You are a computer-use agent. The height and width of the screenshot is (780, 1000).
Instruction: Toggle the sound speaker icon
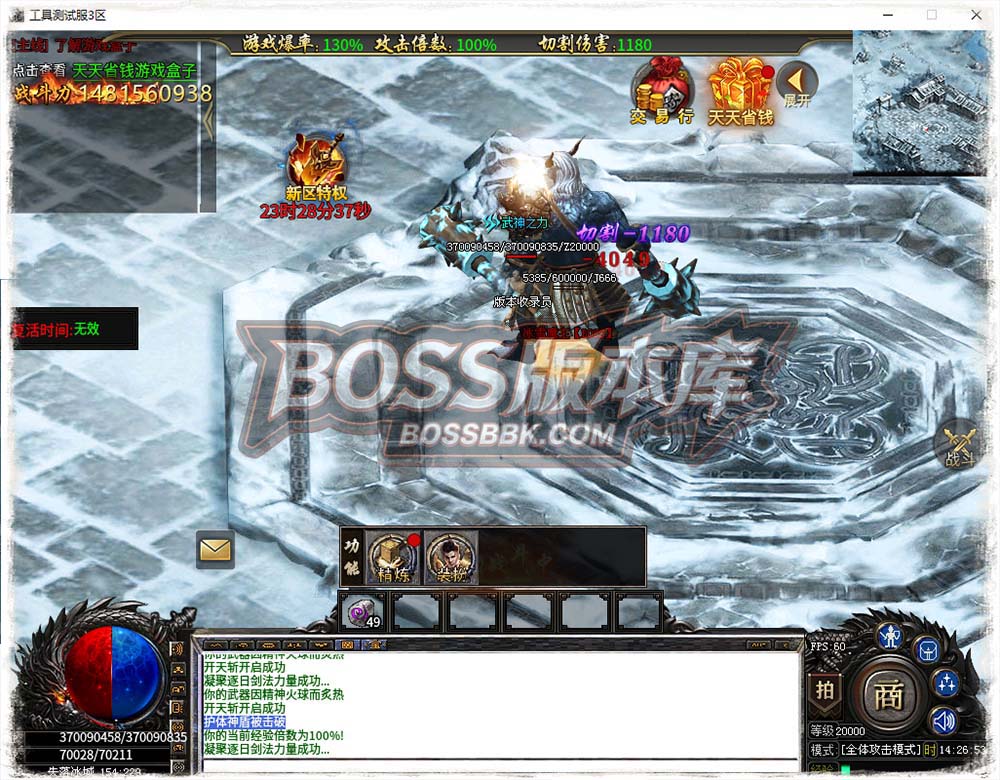[943, 720]
